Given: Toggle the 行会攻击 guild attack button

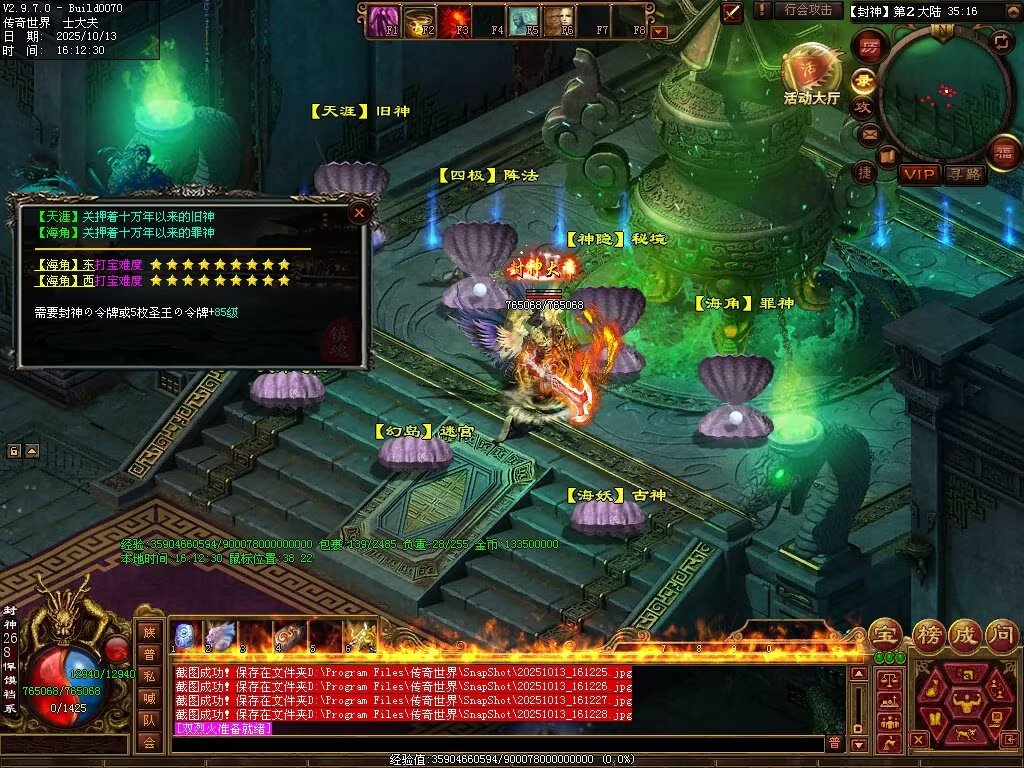Looking at the screenshot, I should [808, 10].
